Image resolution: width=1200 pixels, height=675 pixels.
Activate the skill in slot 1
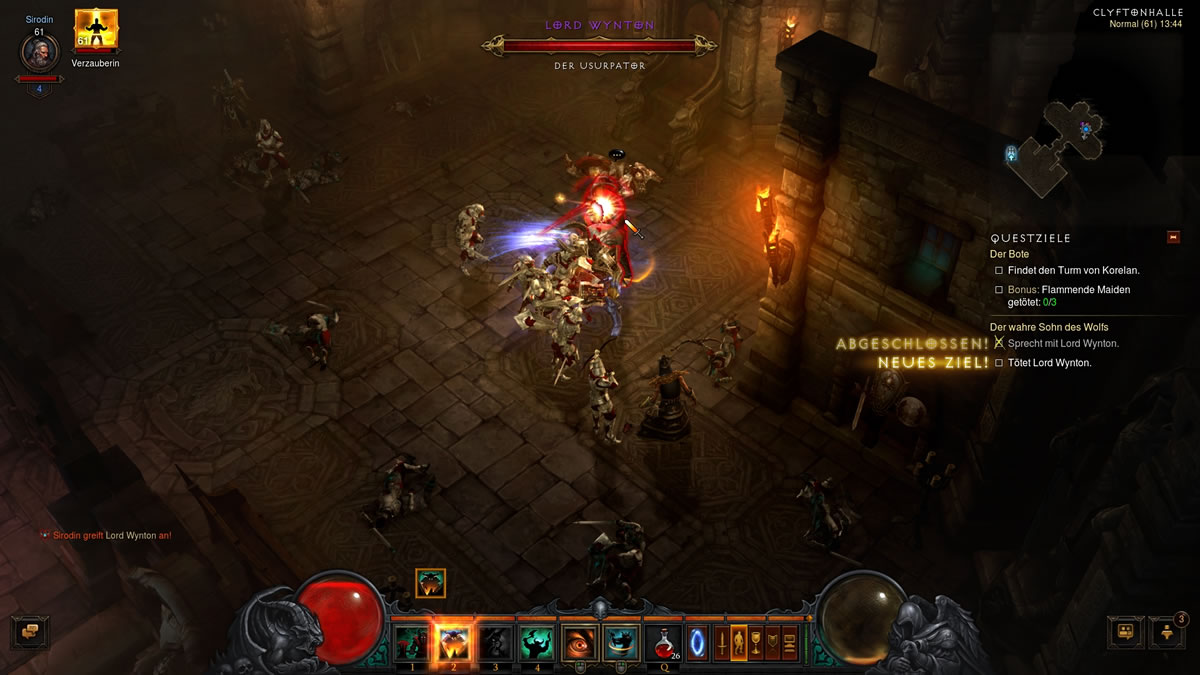point(411,642)
